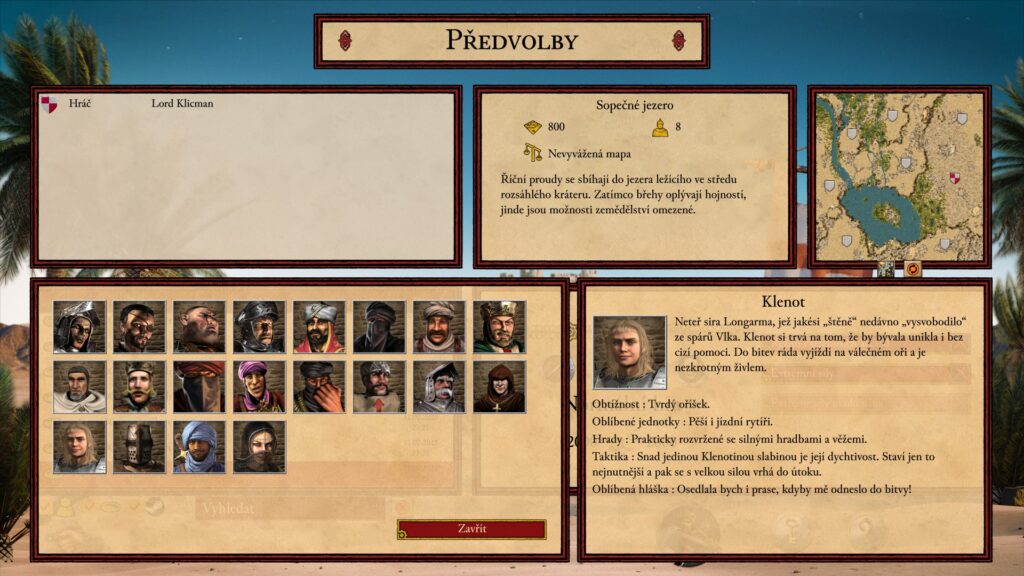Select the lord covering his face with his hand

click(319, 386)
